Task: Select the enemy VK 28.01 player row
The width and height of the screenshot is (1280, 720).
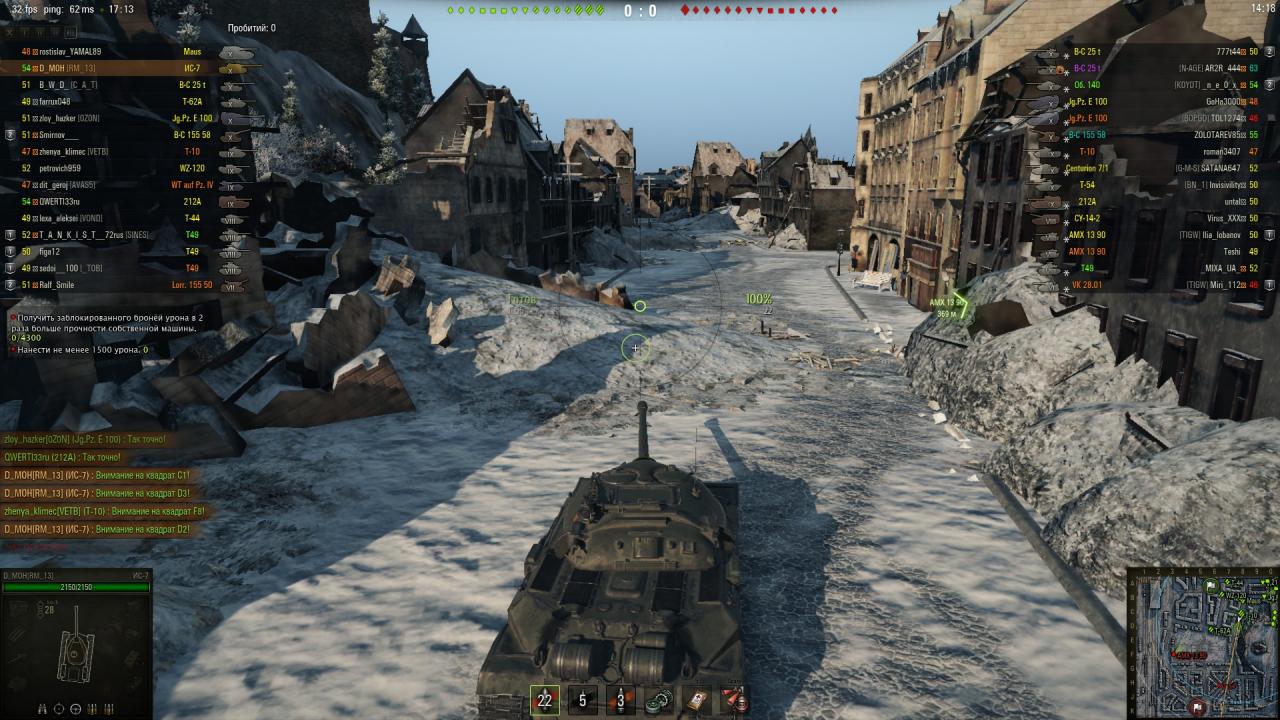Action: [1160, 285]
